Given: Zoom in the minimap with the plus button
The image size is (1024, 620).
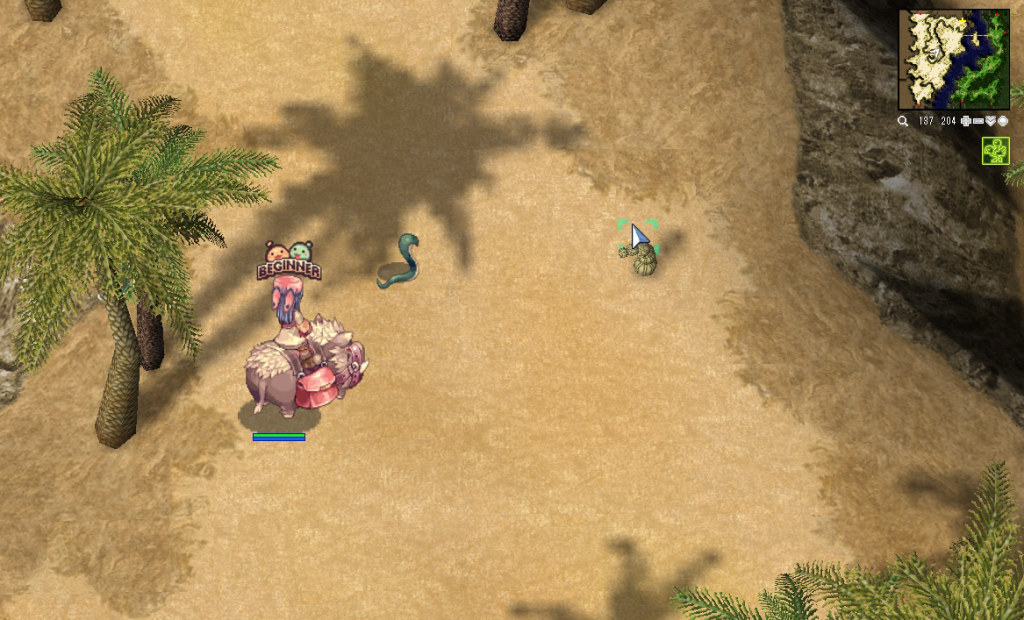Looking at the screenshot, I should (x=965, y=121).
